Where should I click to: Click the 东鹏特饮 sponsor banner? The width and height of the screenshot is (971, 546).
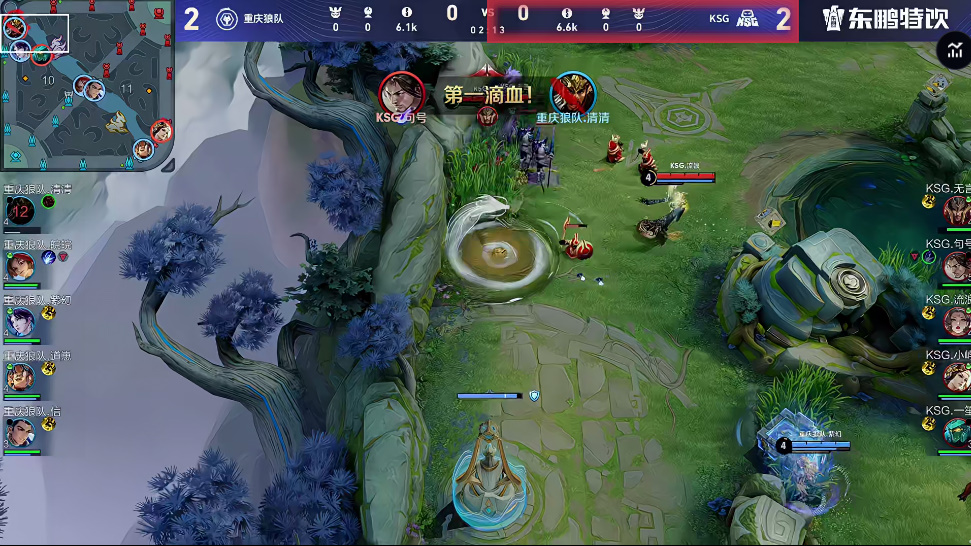click(x=884, y=19)
